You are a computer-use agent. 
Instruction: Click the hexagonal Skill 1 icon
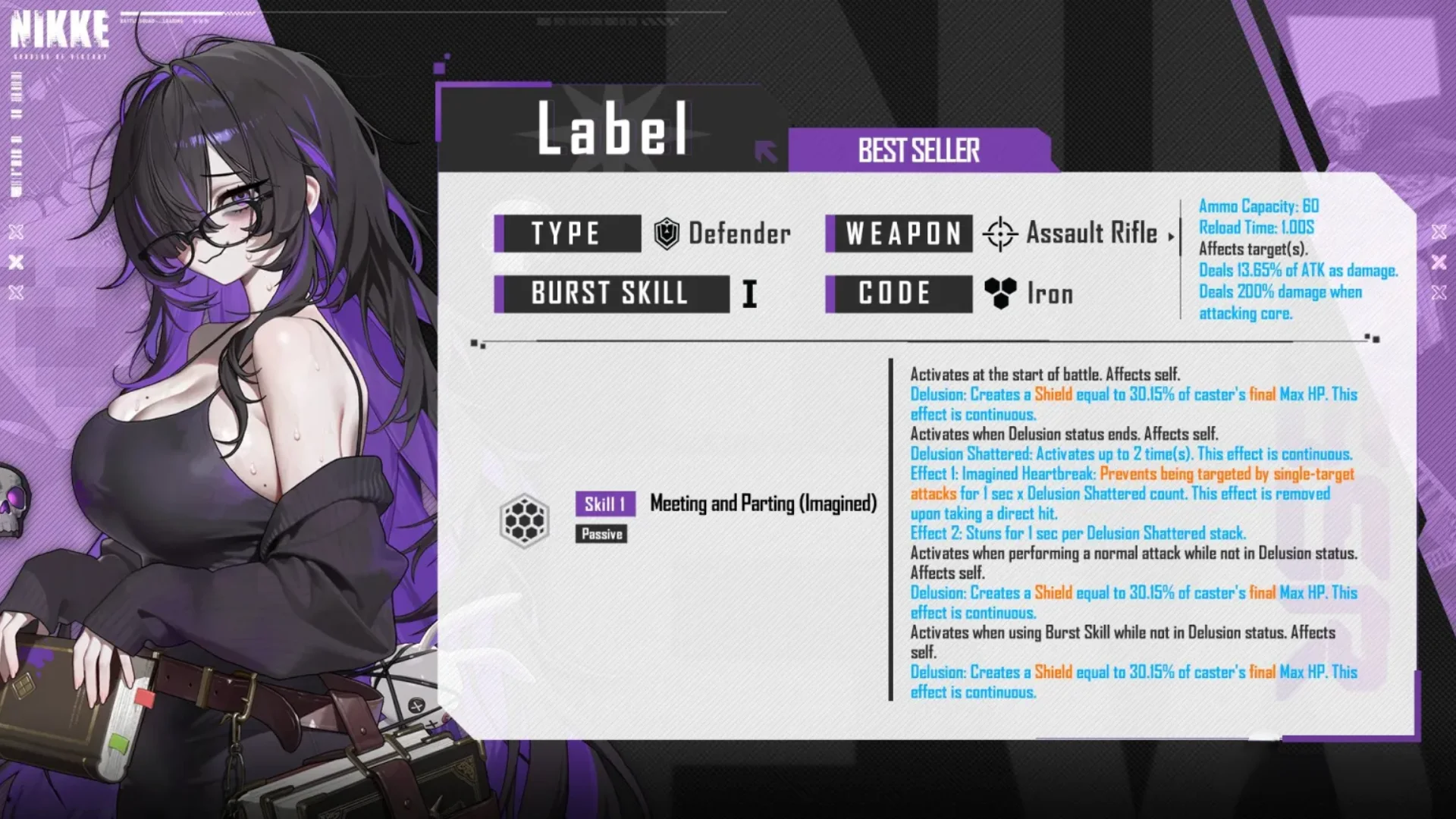pyautogui.click(x=525, y=517)
